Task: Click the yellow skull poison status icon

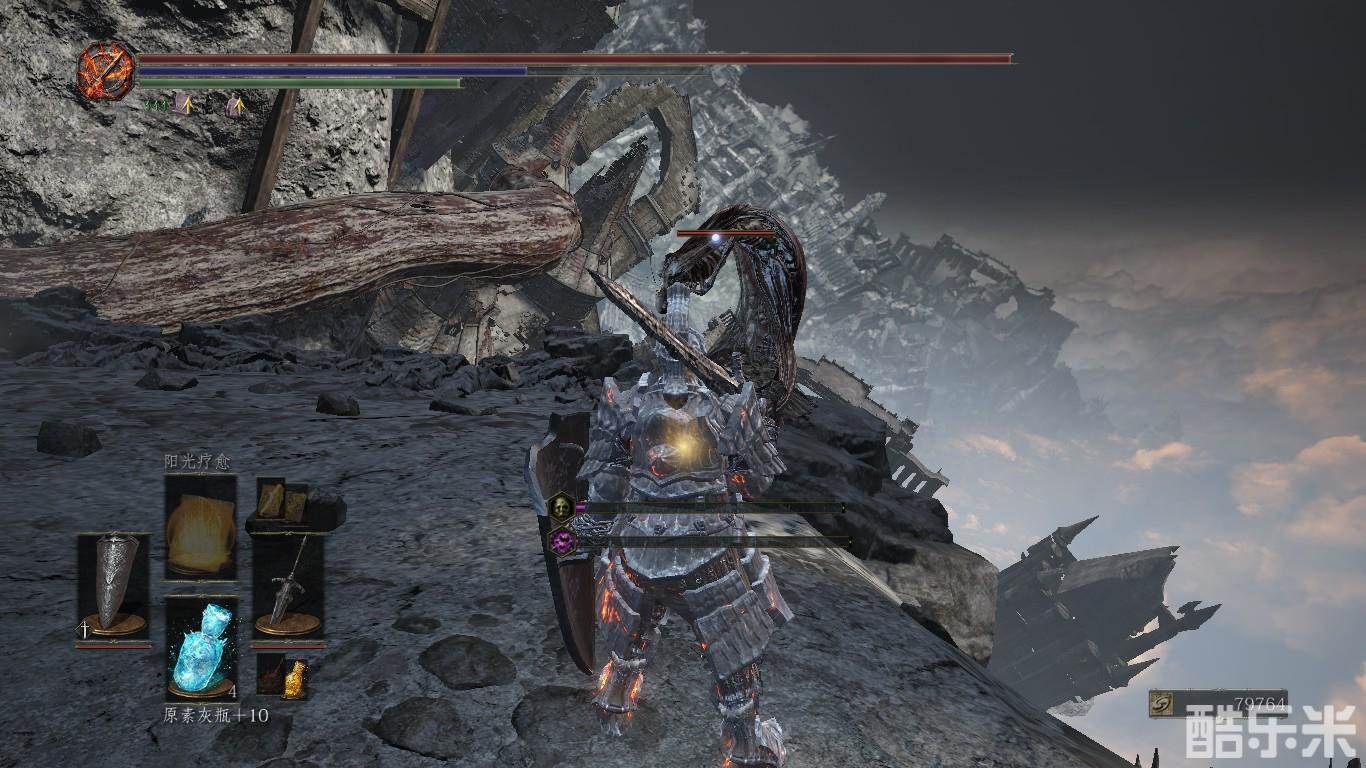Action: coord(563,507)
